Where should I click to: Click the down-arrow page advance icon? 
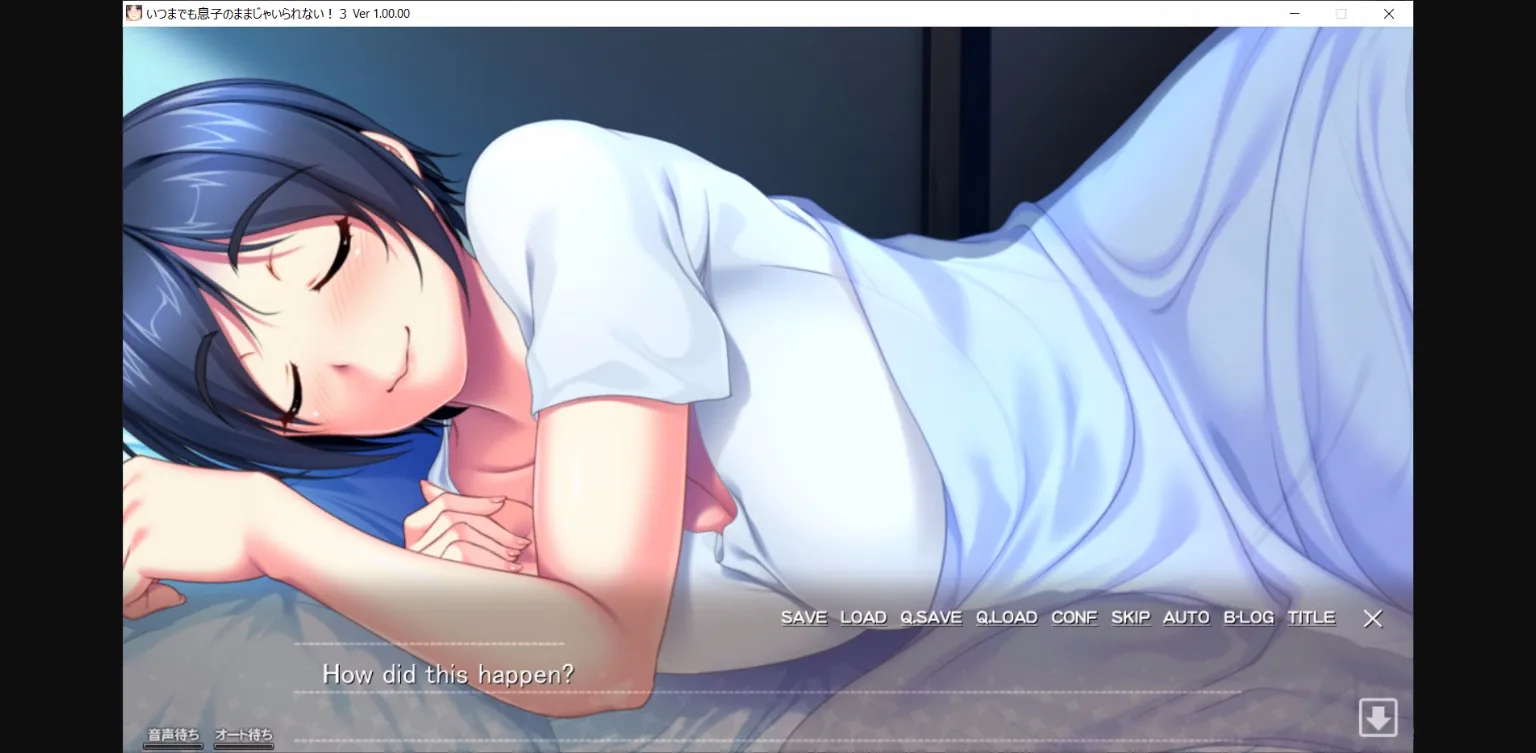[1378, 716]
